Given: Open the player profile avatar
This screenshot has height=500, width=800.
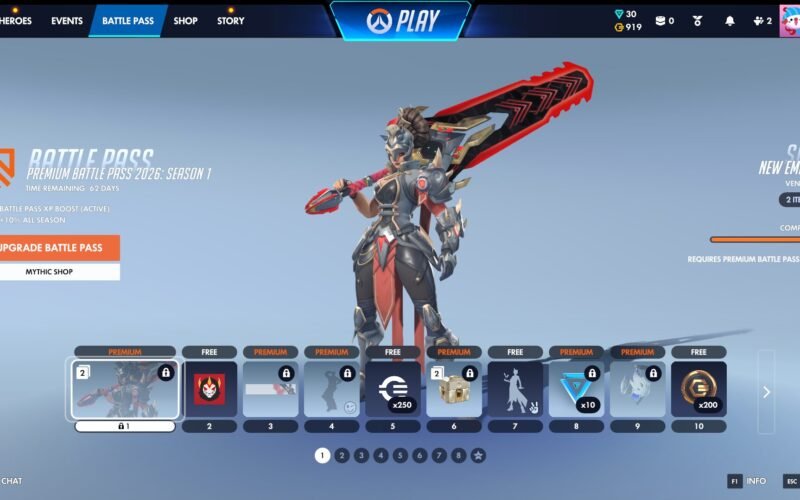Looking at the screenshot, I should 789,21.
